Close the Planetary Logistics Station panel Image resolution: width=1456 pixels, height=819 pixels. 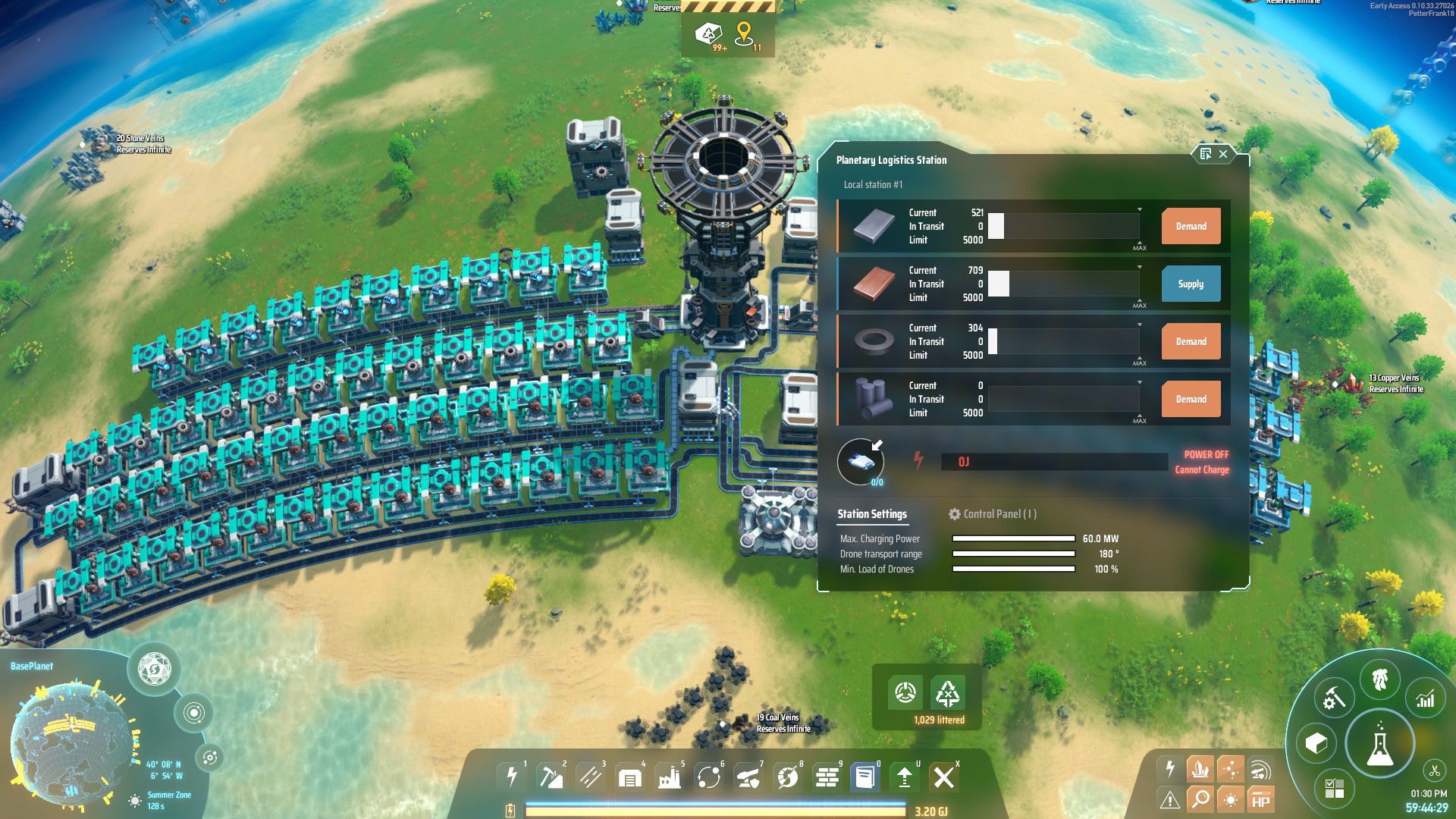[x=1223, y=154]
